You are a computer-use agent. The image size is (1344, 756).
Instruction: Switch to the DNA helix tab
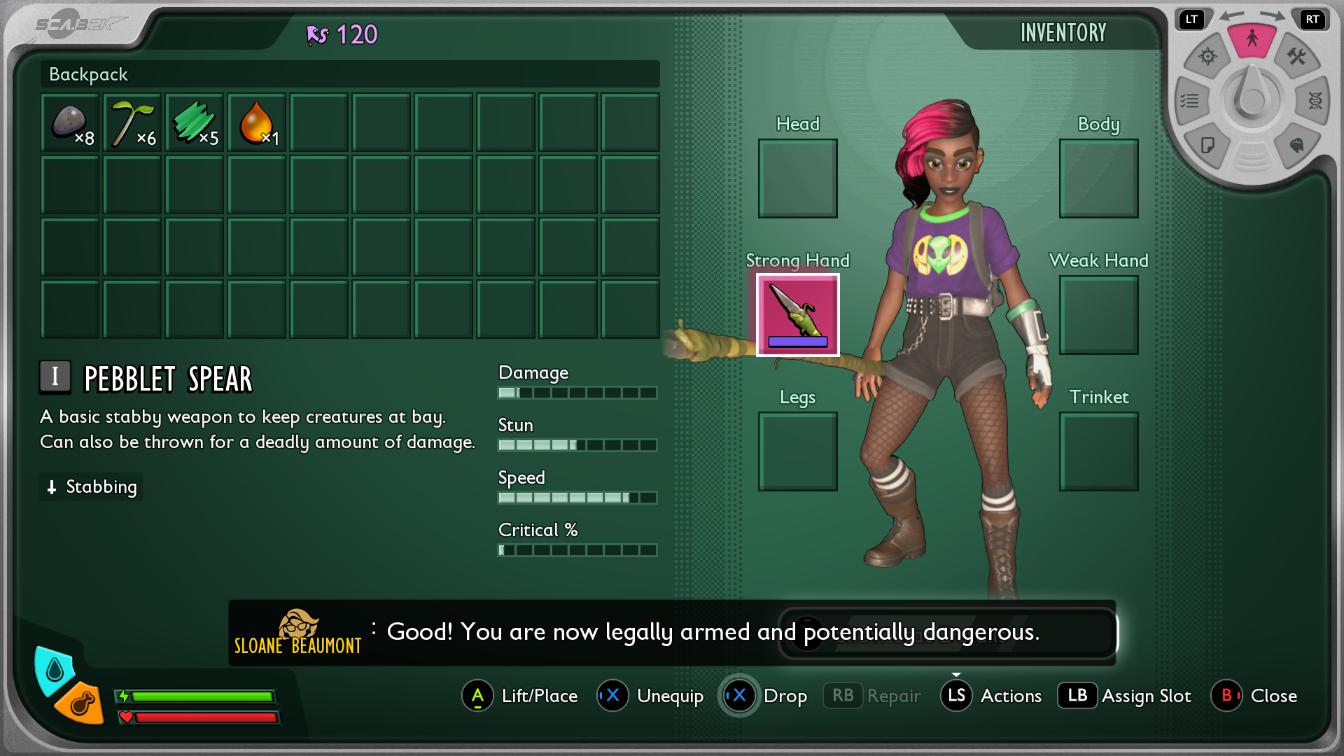pos(1314,100)
